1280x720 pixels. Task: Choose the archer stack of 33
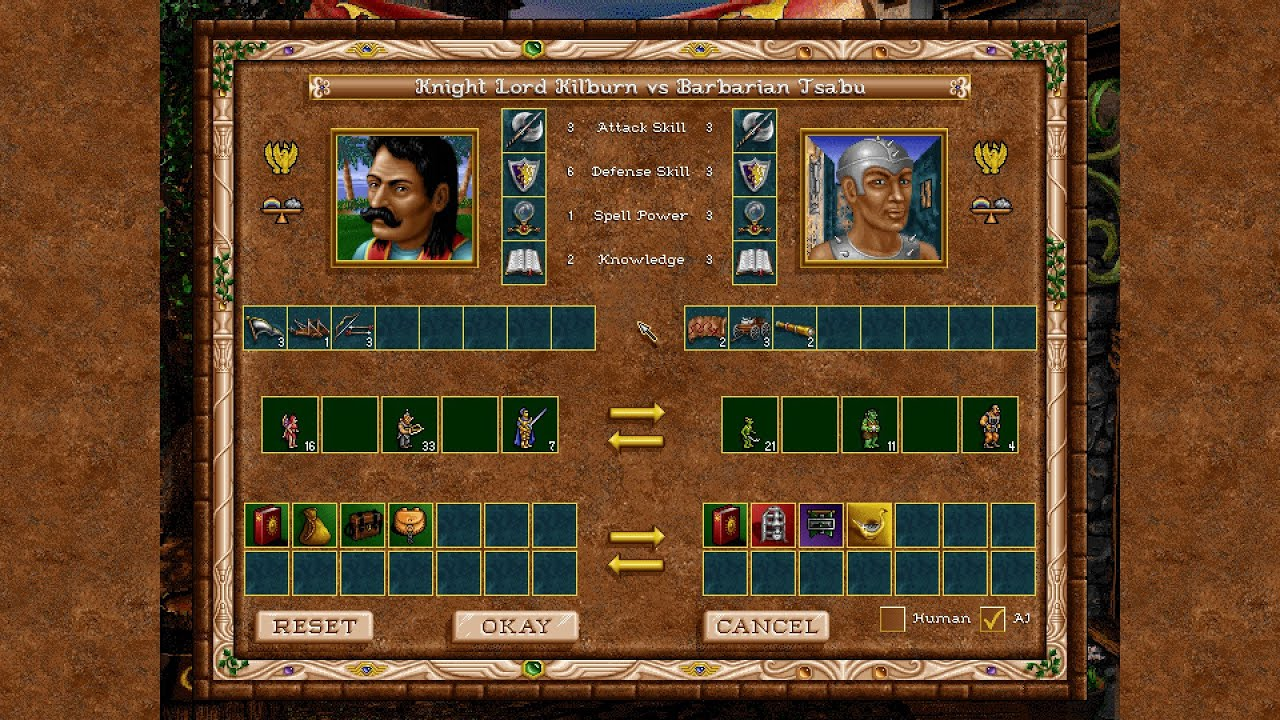[x=410, y=425]
